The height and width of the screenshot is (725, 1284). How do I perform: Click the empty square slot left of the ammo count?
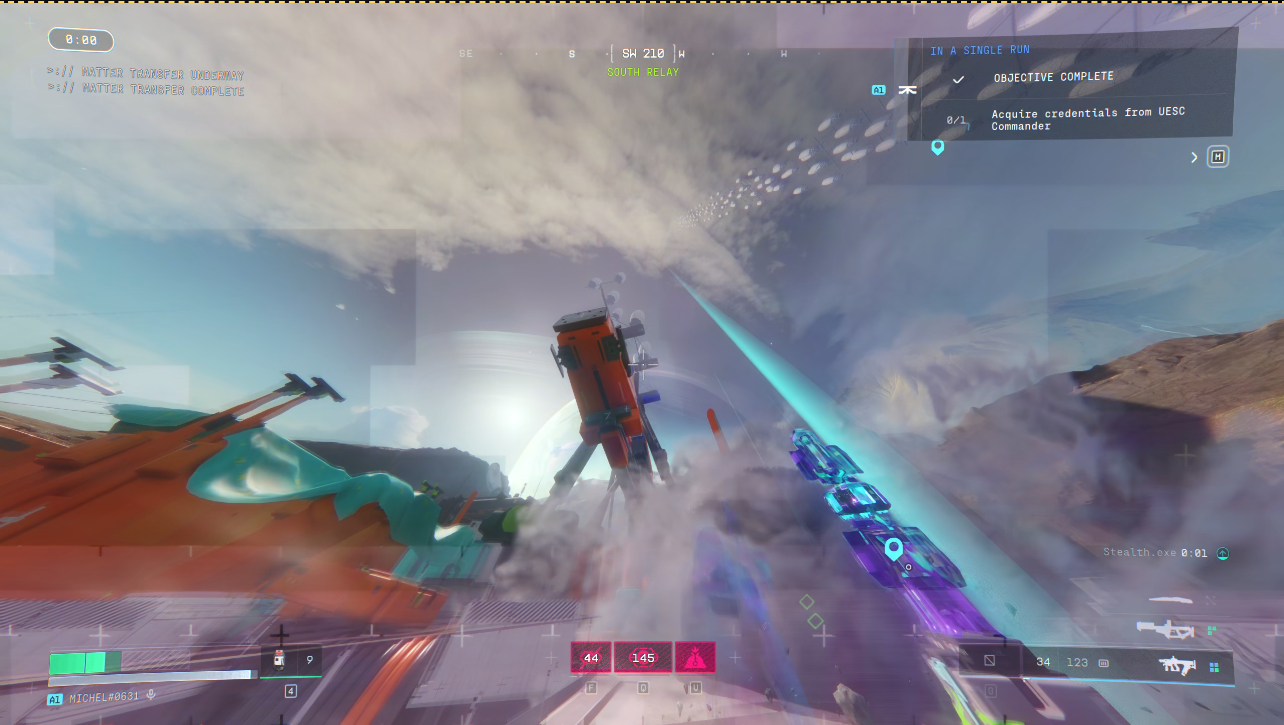point(989,661)
